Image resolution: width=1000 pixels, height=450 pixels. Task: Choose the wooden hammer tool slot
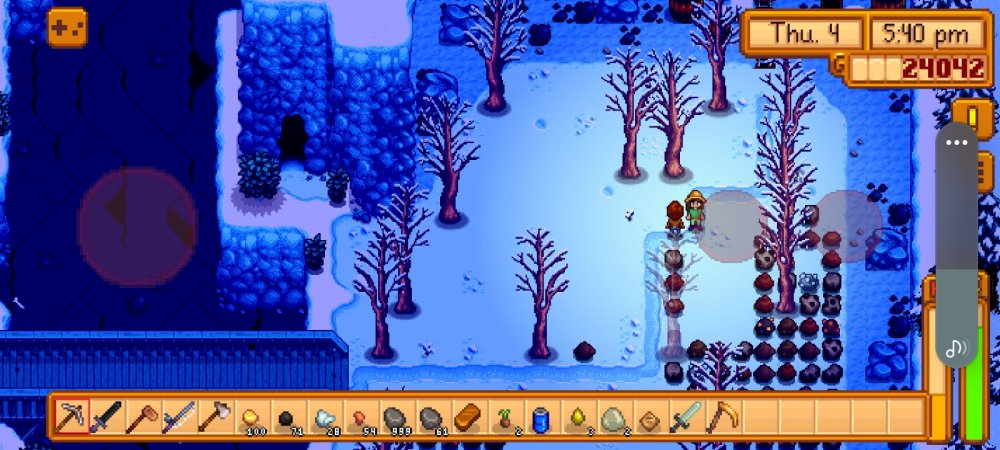[143, 416]
